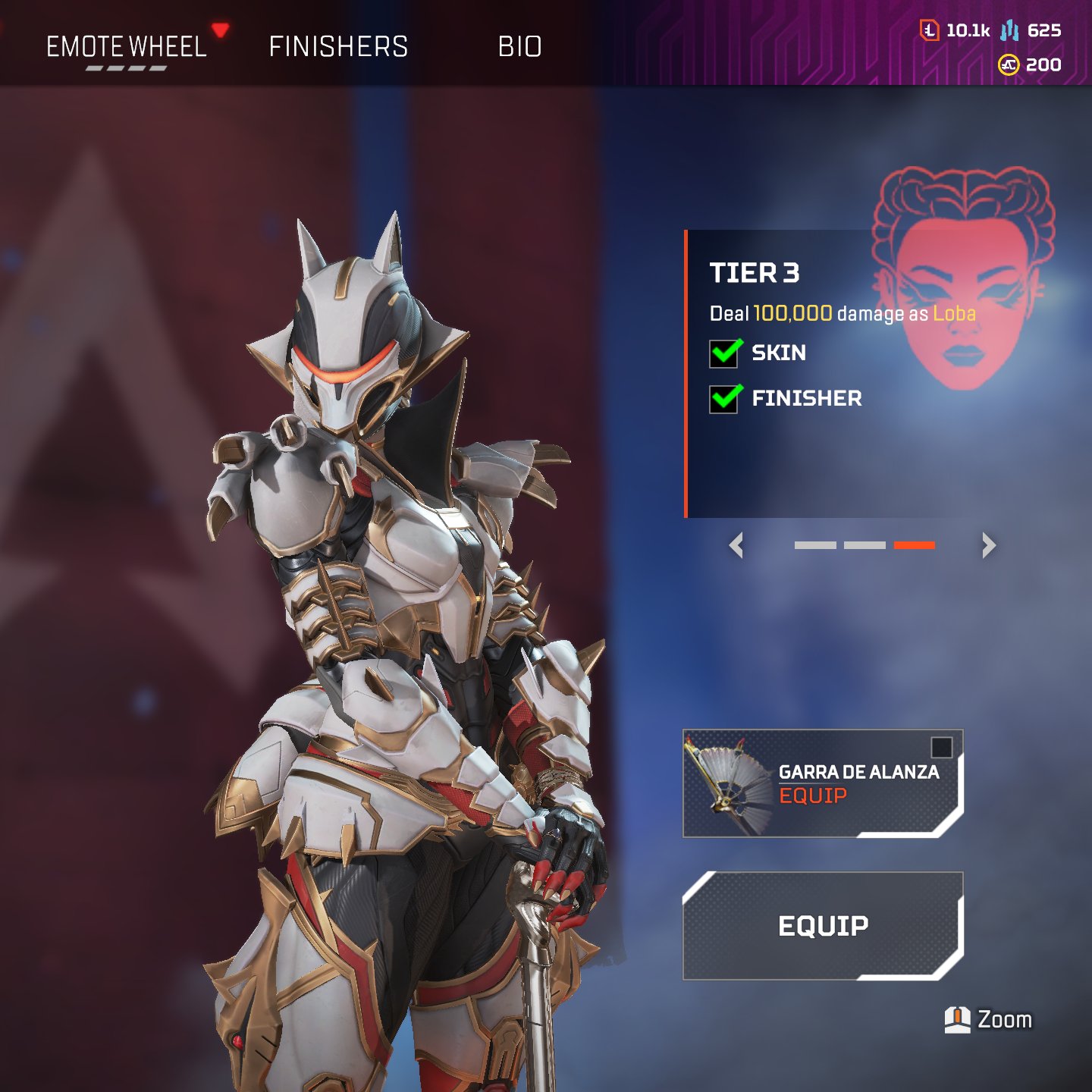Viewport: 1092px width, 1092px height.
Task: Select the orange third tier indicator
Action: click(x=914, y=545)
